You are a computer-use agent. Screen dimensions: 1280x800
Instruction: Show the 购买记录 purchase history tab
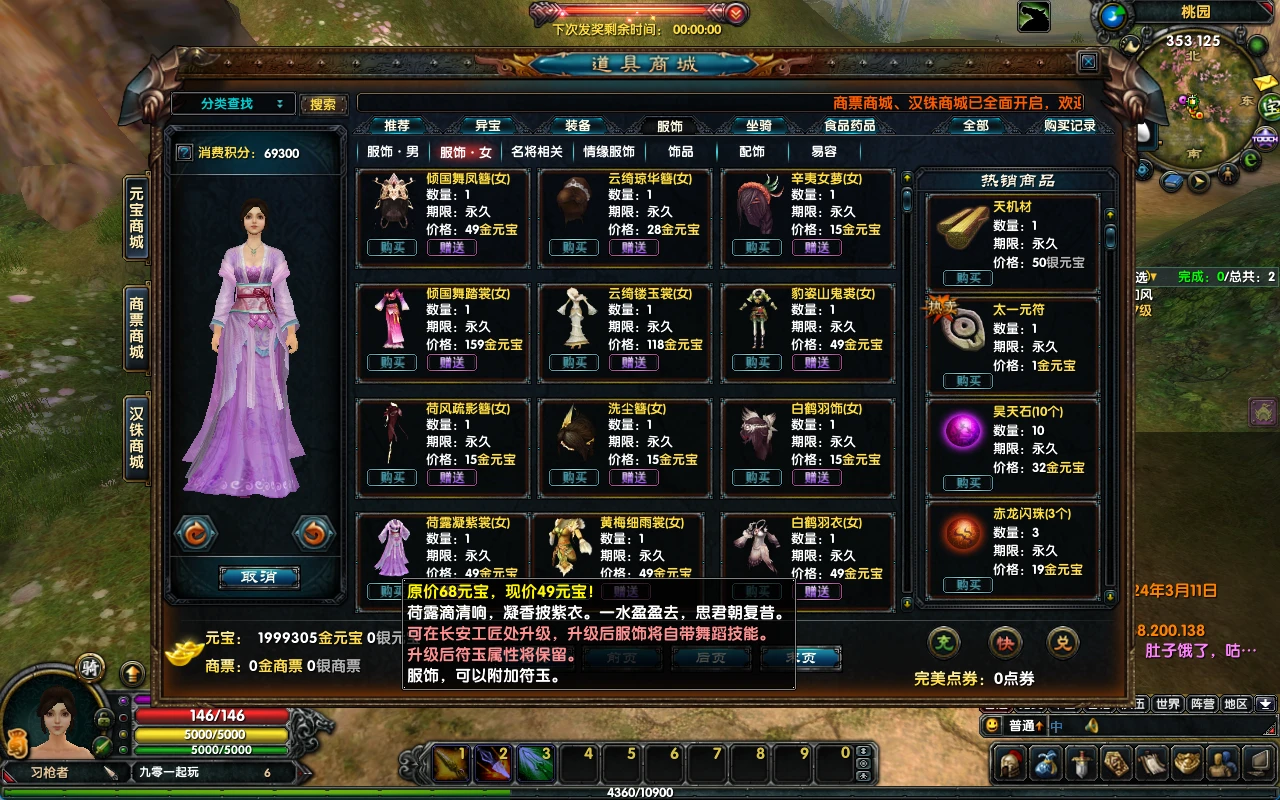[1069, 126]
